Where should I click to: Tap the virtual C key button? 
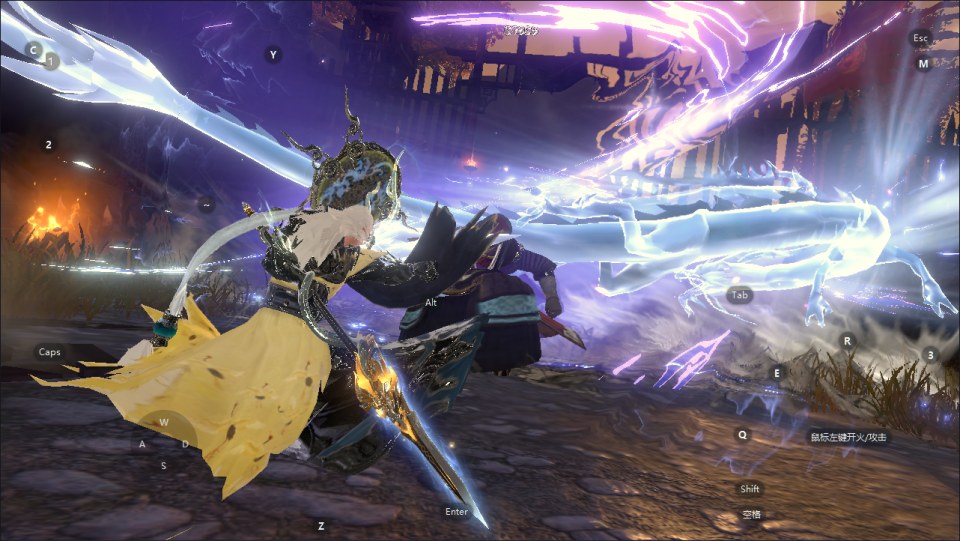pyautogui.click(x=33, y=49)
